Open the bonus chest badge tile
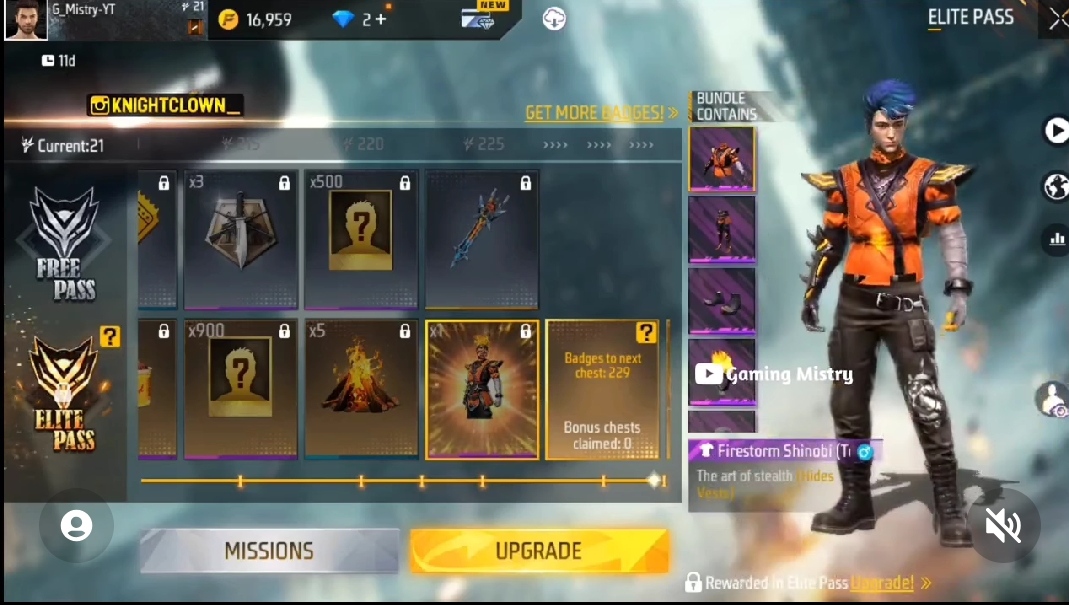The width and height of the screenshot is (1069, 605). point(602,389)
